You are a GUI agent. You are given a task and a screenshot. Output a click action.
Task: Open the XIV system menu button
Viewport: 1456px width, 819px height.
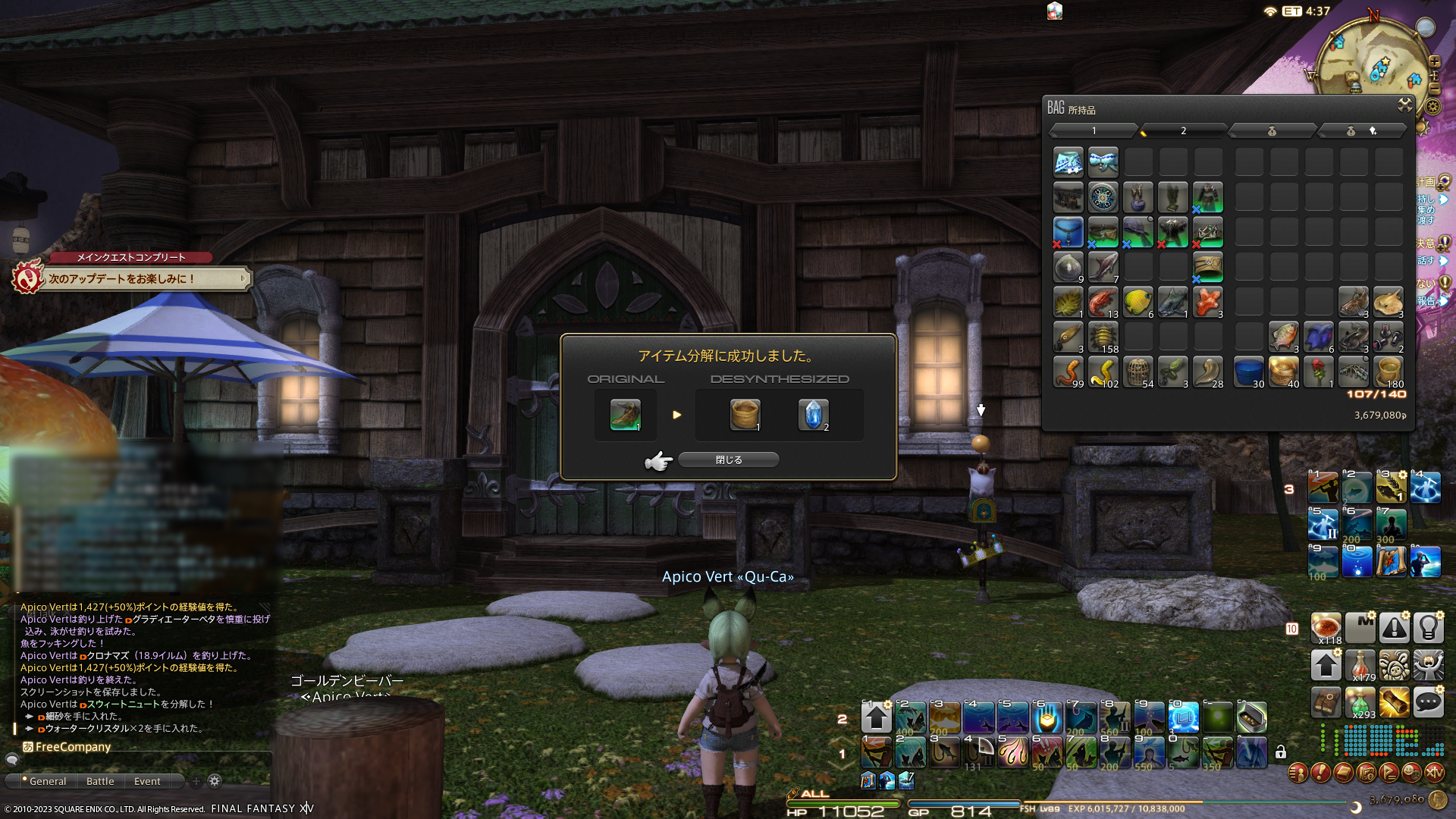1434,773
